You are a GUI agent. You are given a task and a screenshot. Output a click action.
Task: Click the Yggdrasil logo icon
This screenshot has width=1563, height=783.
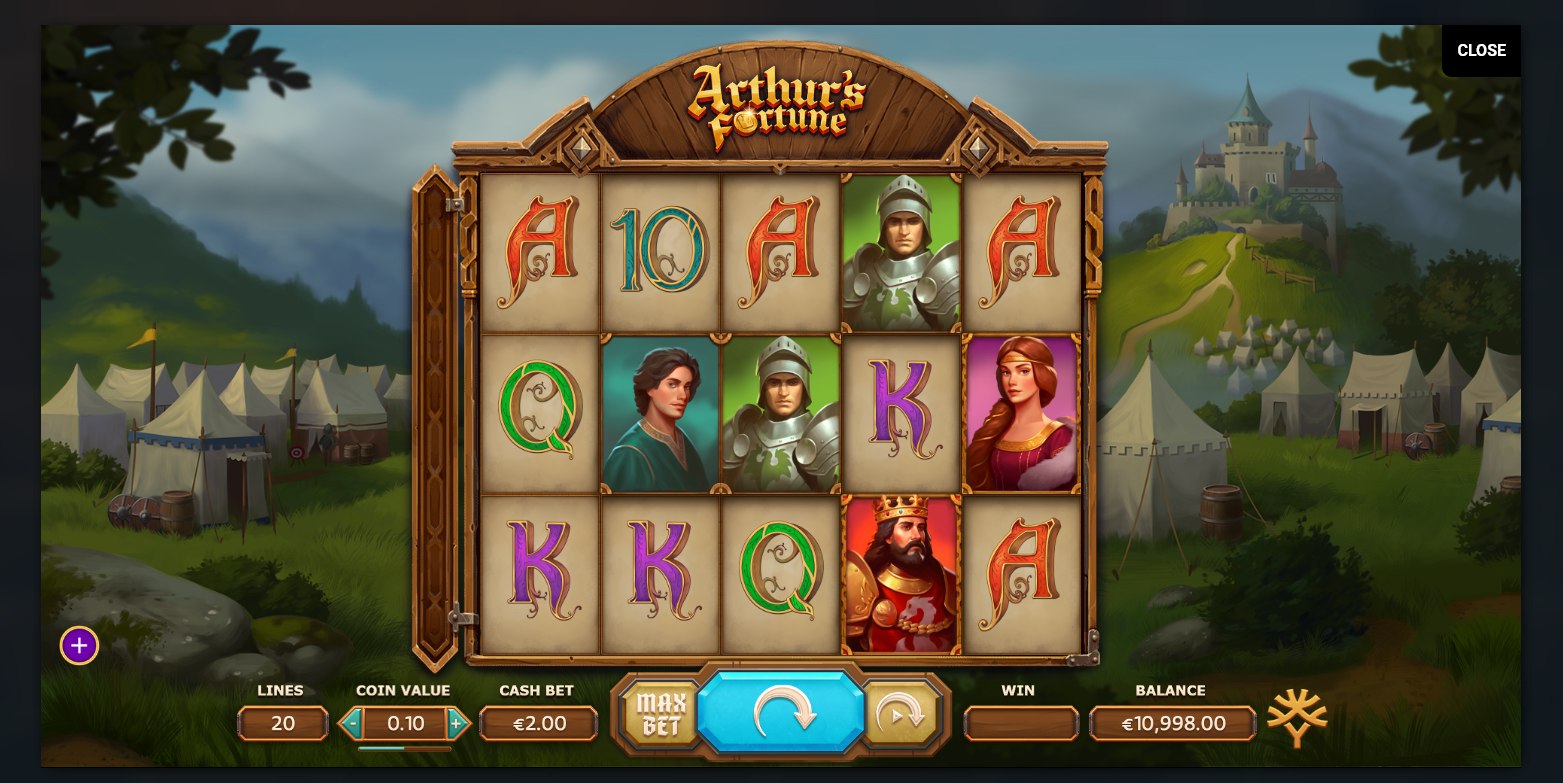pyautogui.click(x=1297, y=716)
